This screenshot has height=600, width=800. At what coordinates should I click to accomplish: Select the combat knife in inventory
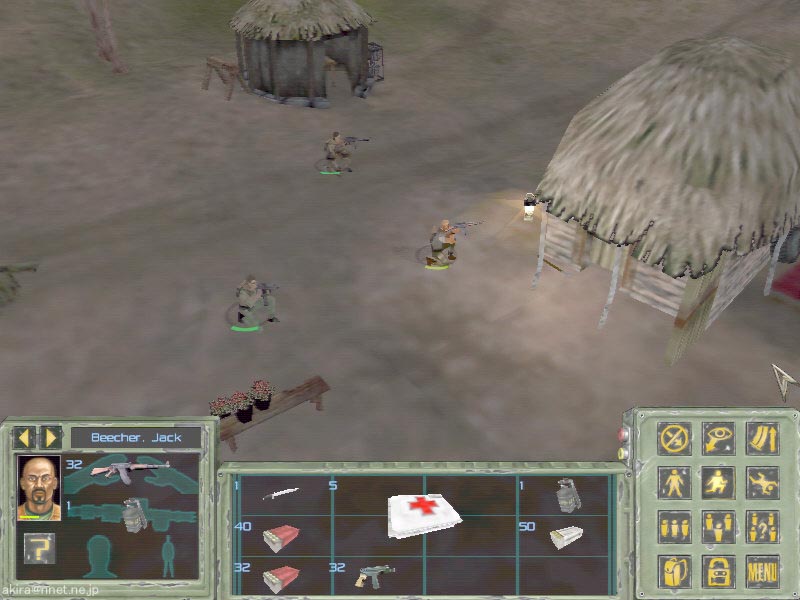coord(280,493)
